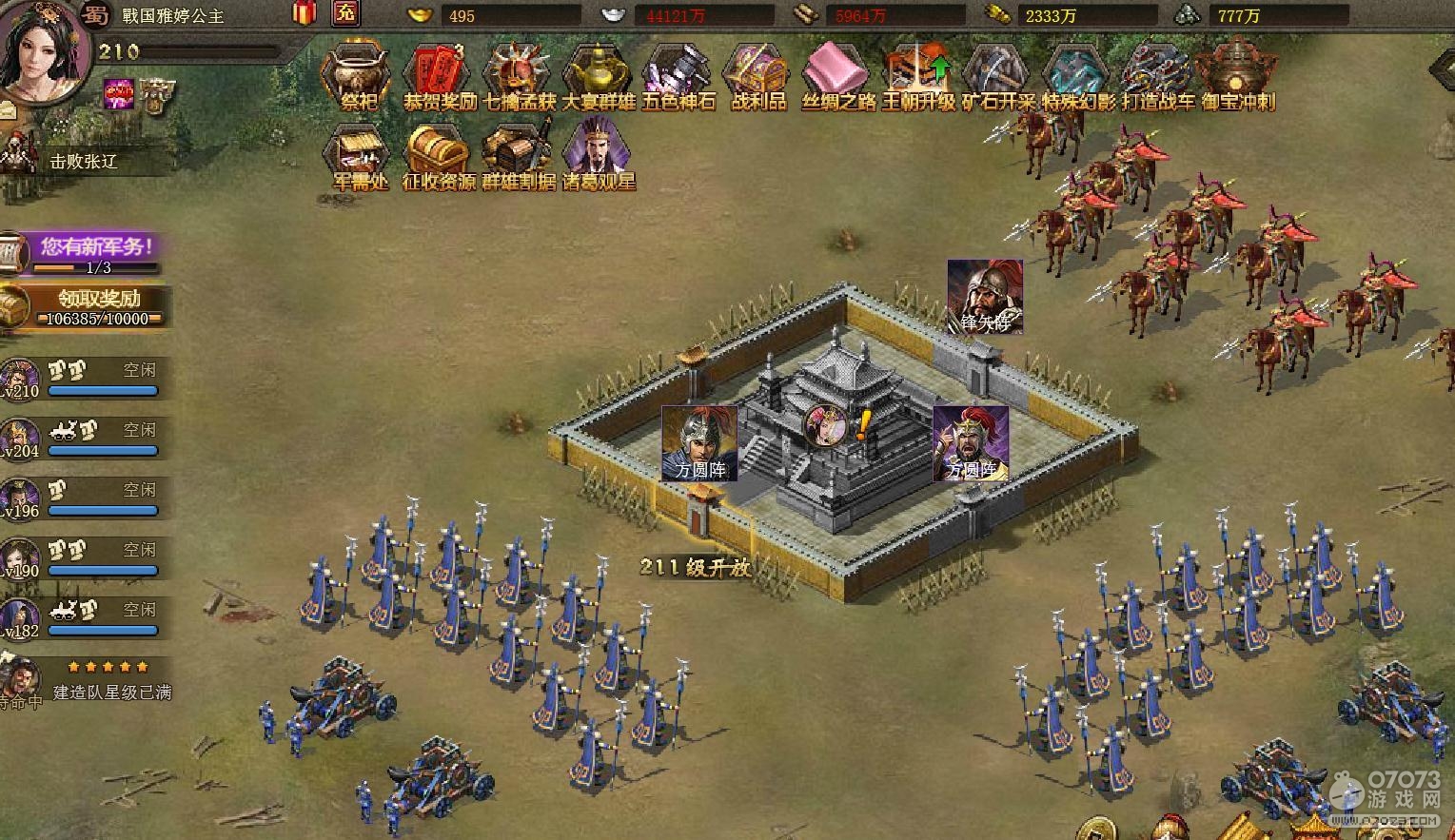
Task: Click the 充 recharge button
Action: 345,13
